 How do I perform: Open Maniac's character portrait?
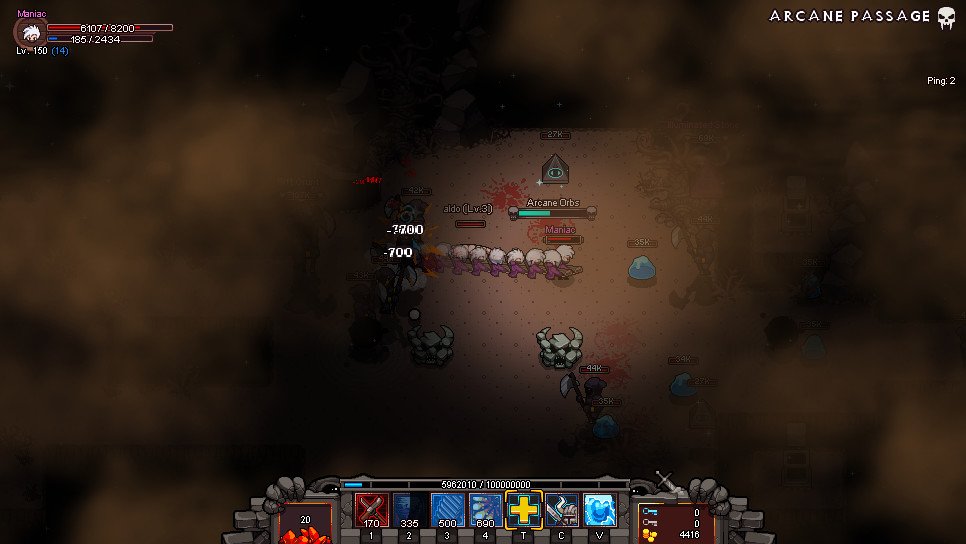pos(30,32)
